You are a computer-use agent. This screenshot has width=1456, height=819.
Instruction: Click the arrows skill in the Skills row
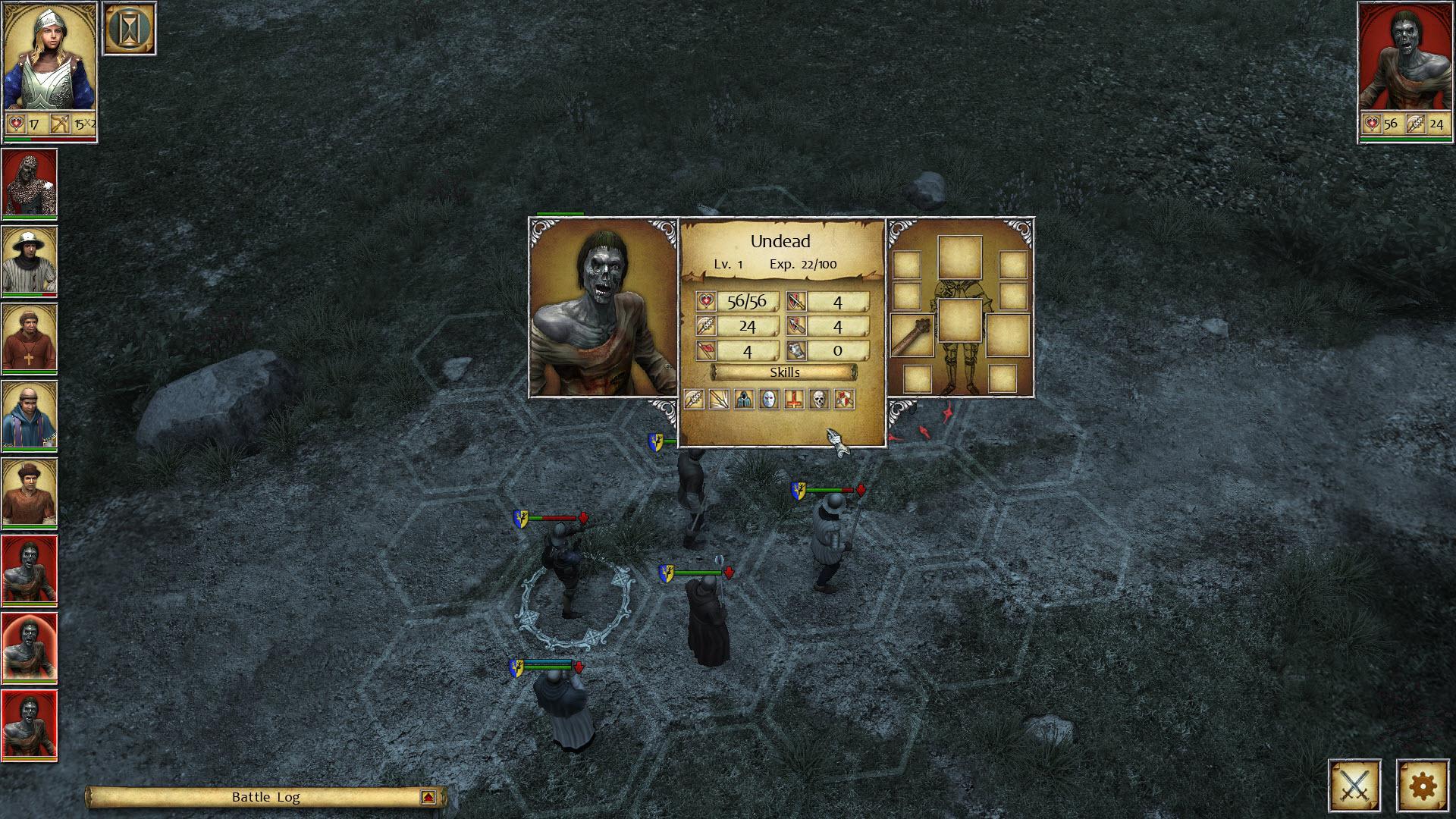[719, 400]
